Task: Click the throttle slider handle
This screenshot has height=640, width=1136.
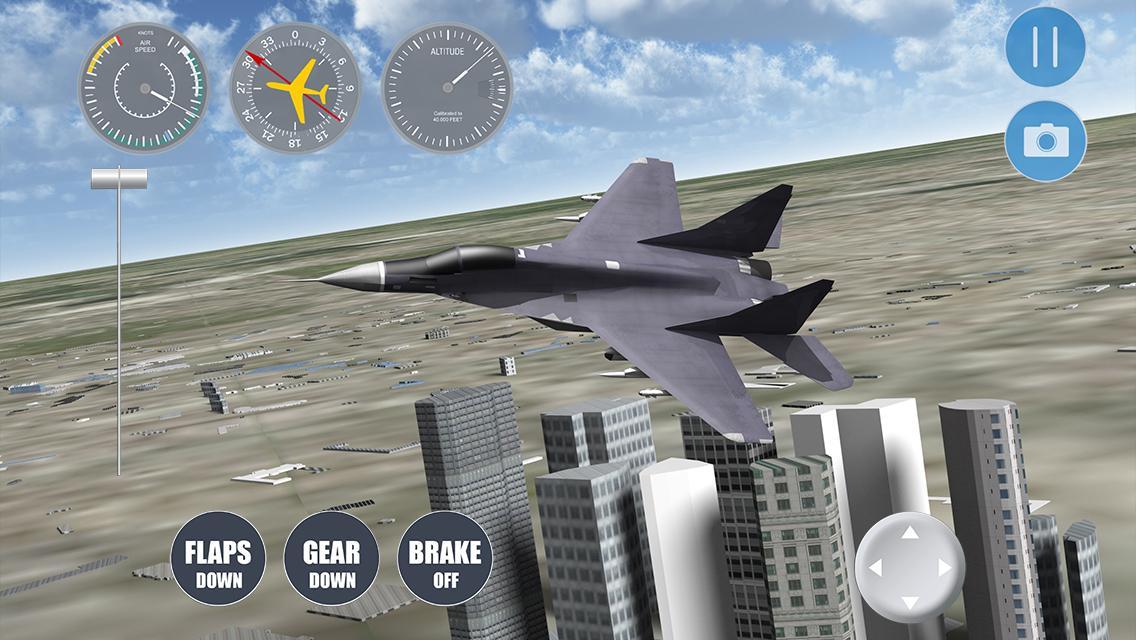Action: [x=119, y=179]
